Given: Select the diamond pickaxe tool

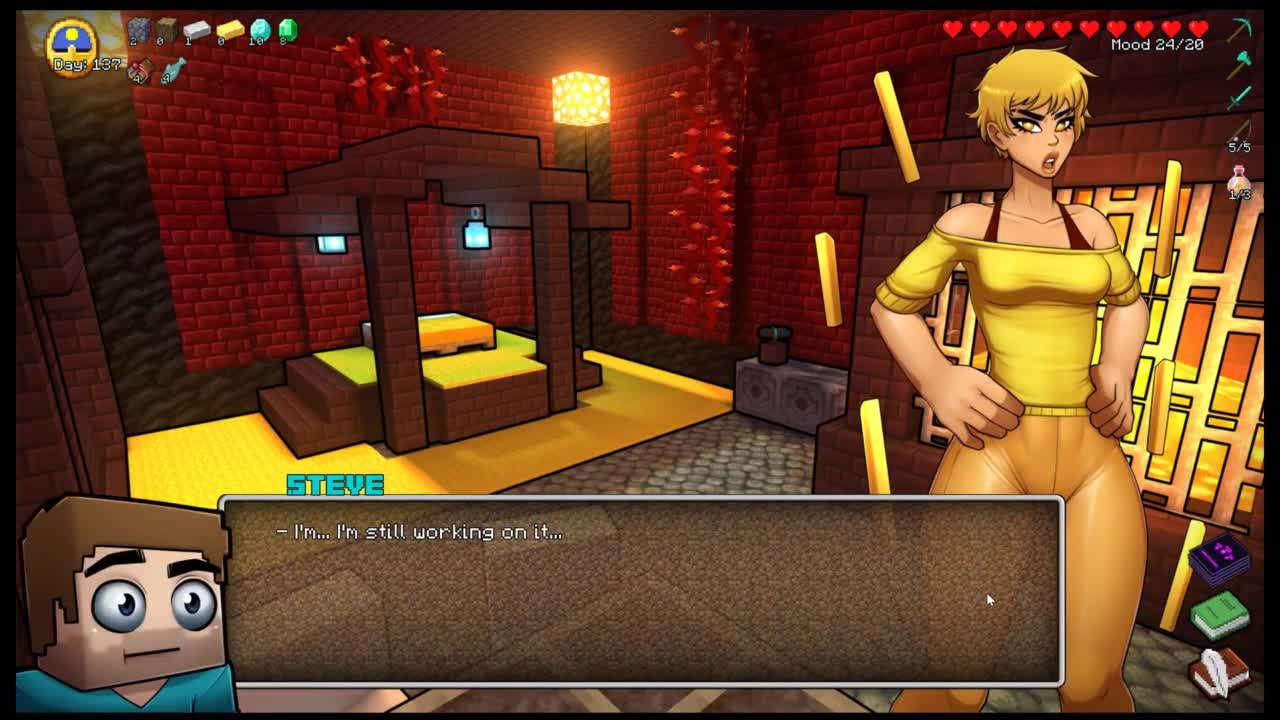Looking at the screenshot, I should pos(1240,29).
